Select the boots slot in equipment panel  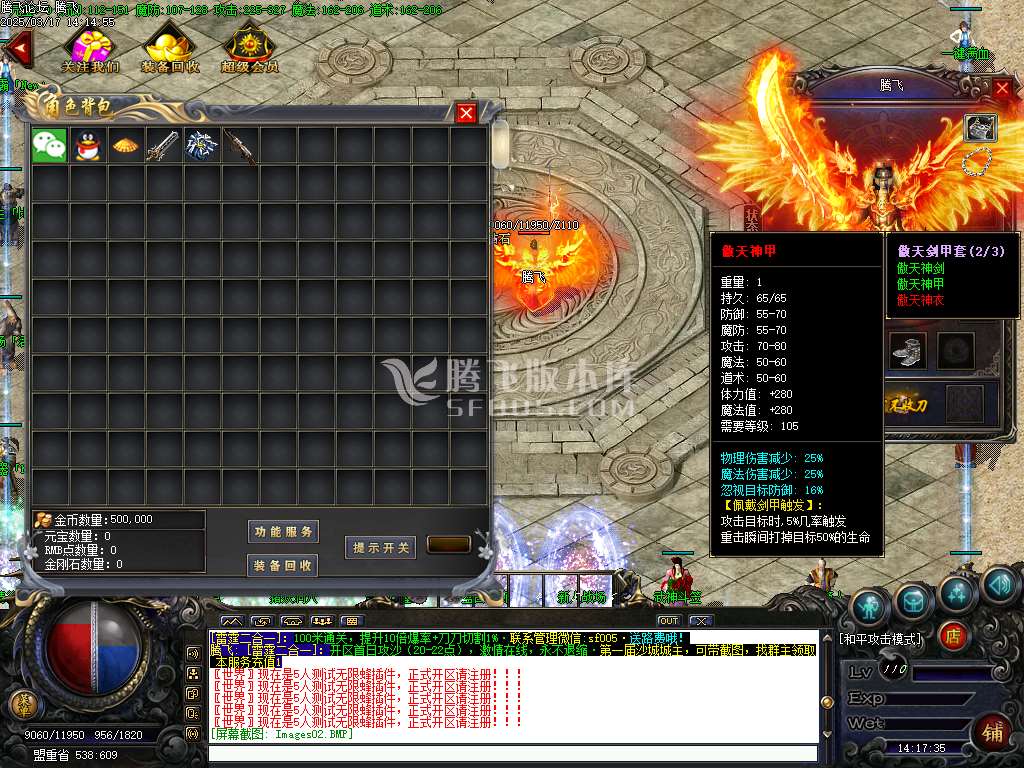(x=907, y=351)
